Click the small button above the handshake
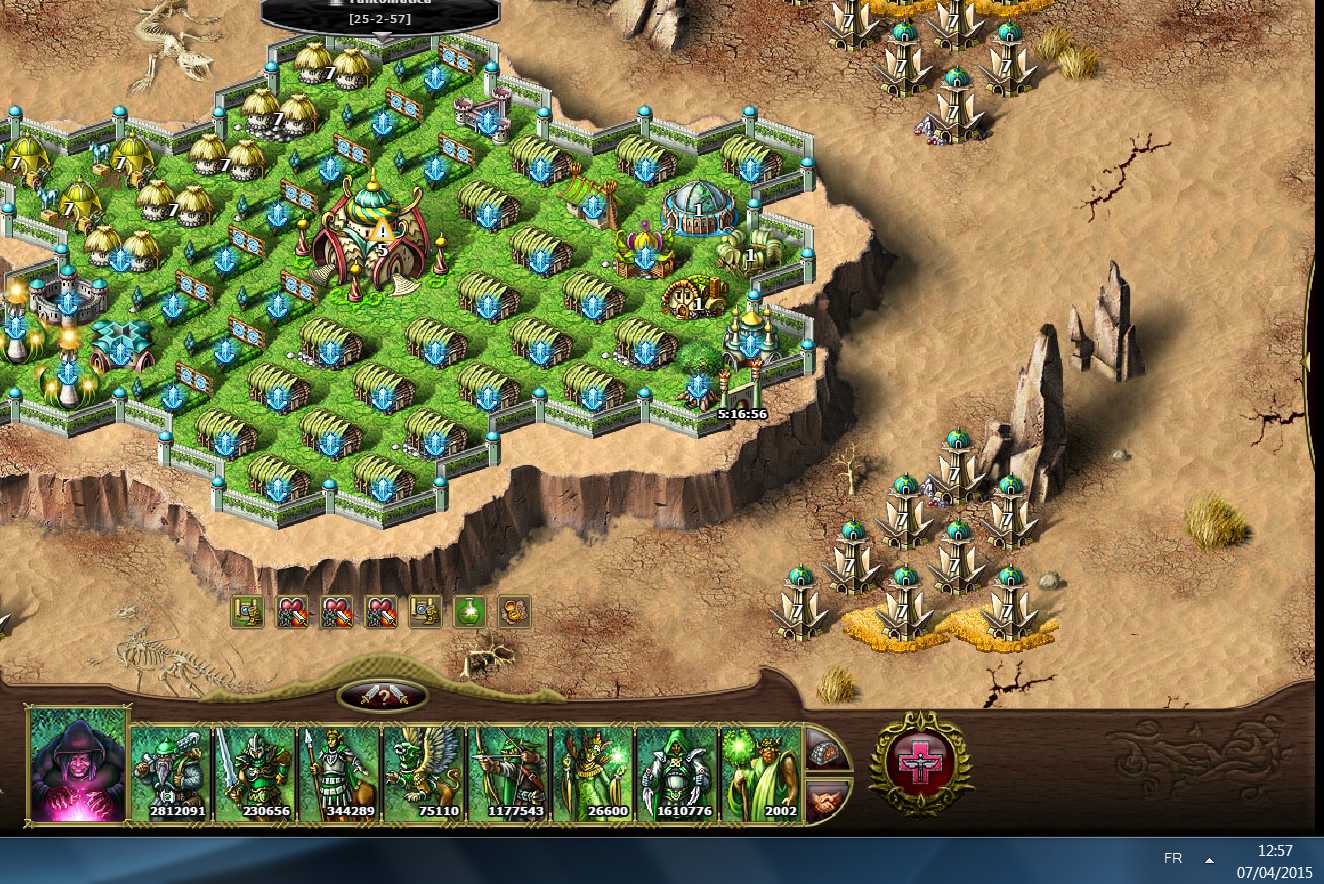 825,748
